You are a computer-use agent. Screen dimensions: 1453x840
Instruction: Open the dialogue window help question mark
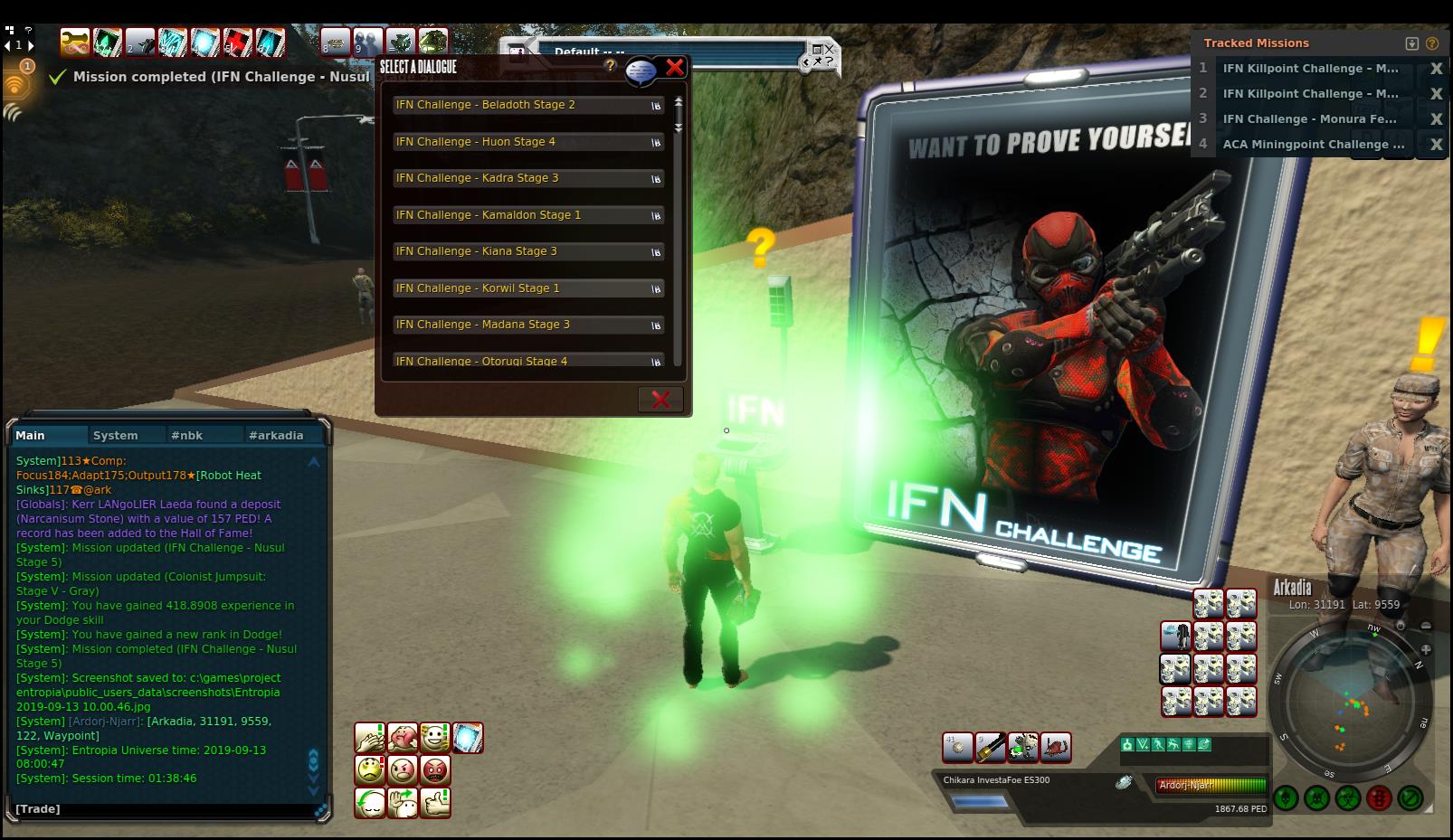pos(611,65)
